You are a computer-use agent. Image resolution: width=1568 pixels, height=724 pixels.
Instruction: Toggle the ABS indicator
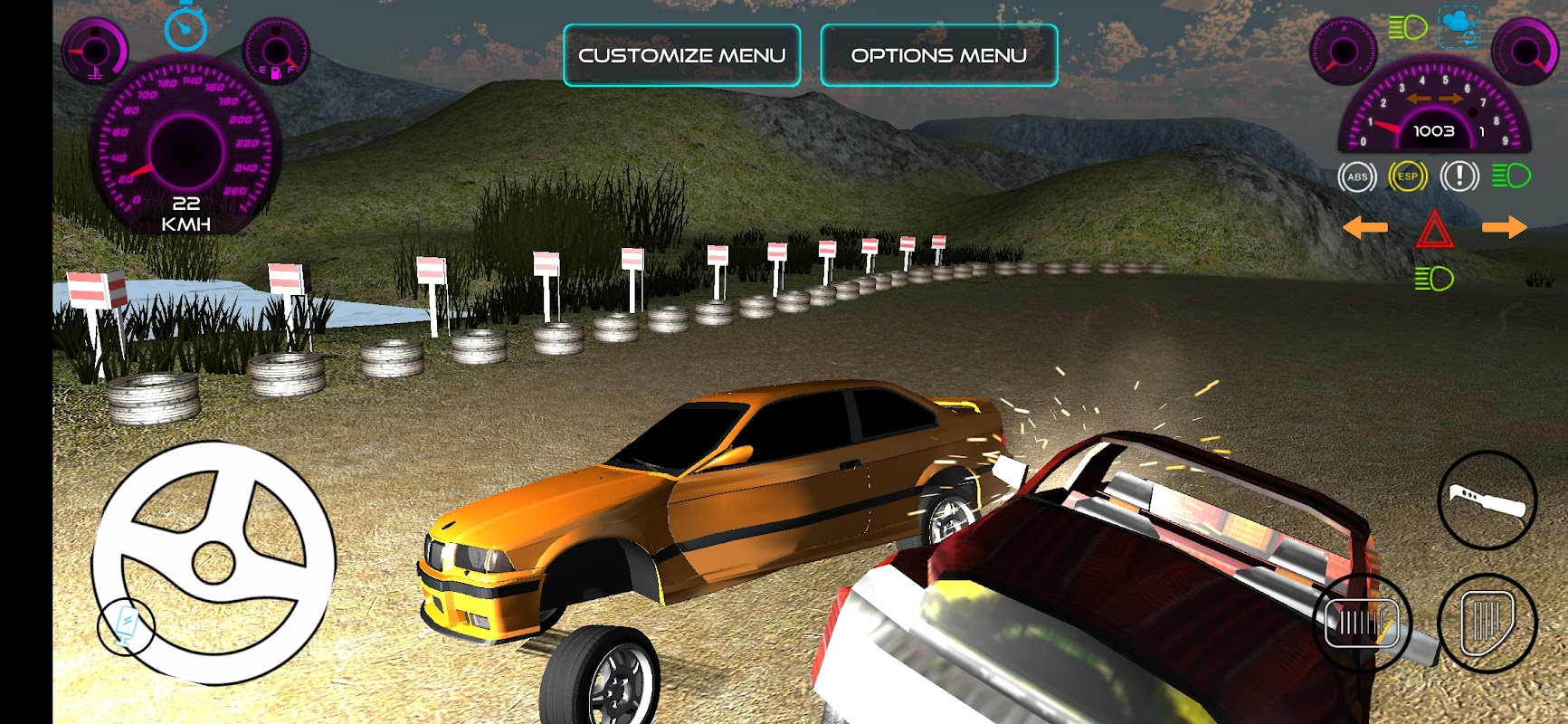[1356, 176]
